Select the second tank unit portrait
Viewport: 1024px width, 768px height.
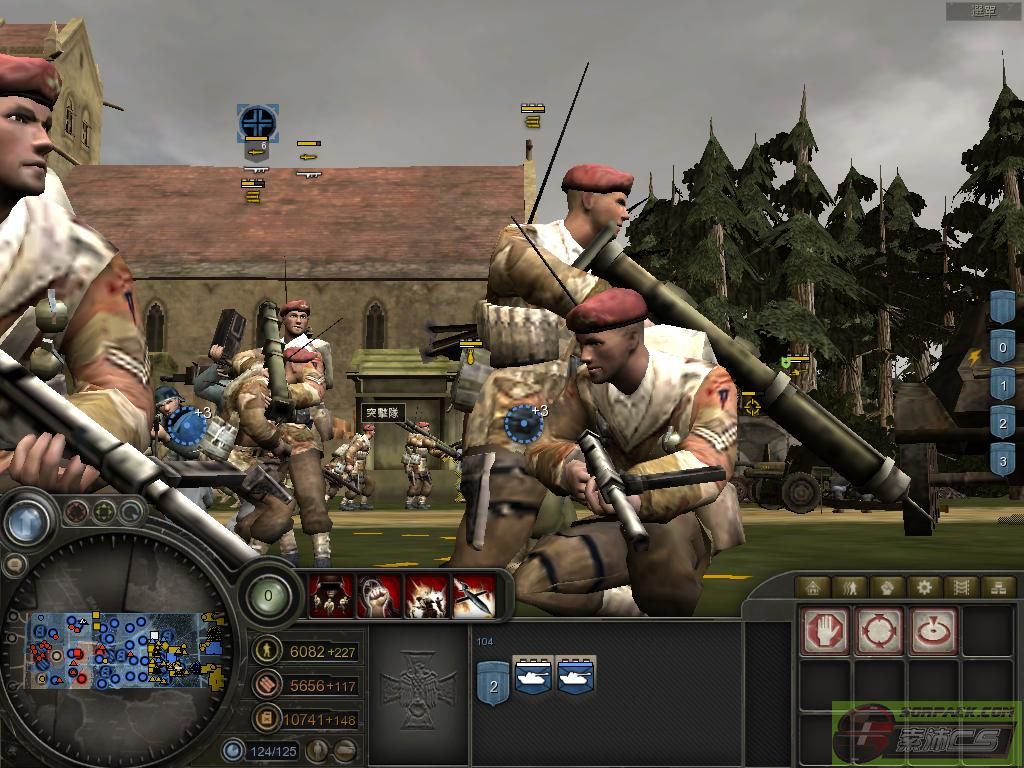tap(576, 677)
